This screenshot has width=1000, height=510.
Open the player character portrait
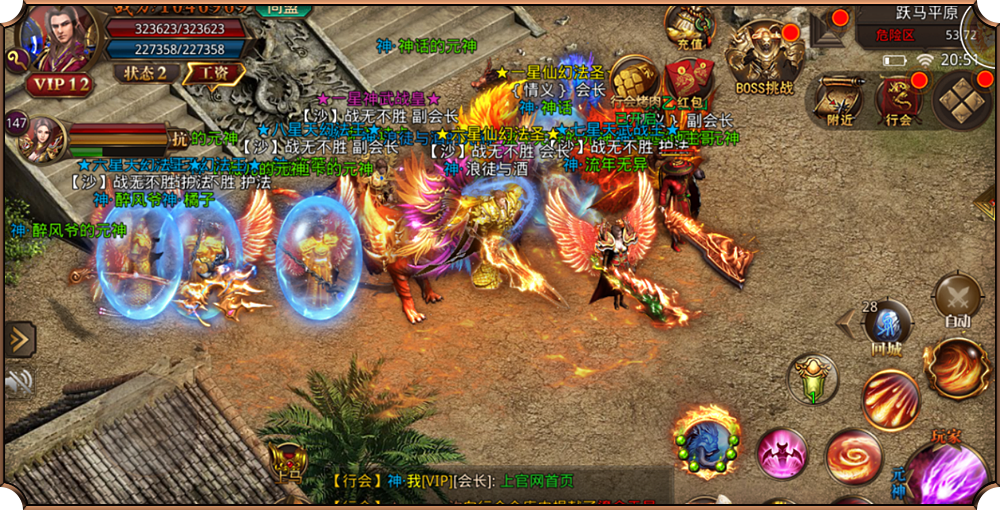pos(58,40)
